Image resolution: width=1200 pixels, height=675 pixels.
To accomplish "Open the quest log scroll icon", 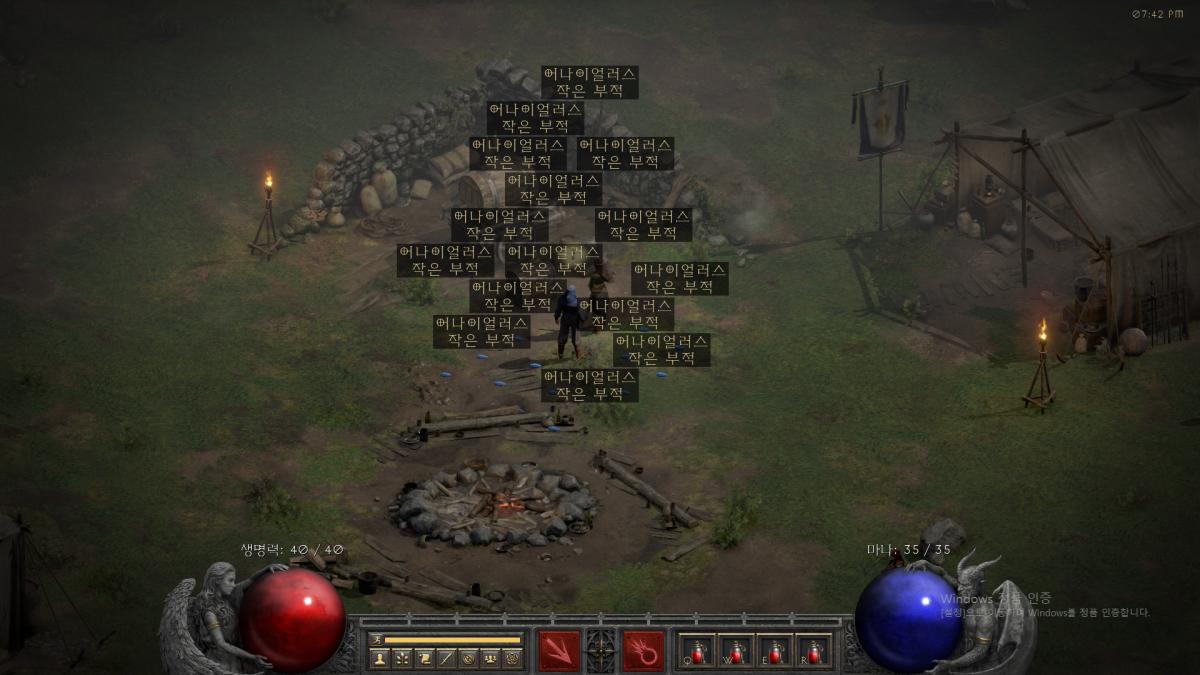I will pyautogui.click(x=423, y=658).
